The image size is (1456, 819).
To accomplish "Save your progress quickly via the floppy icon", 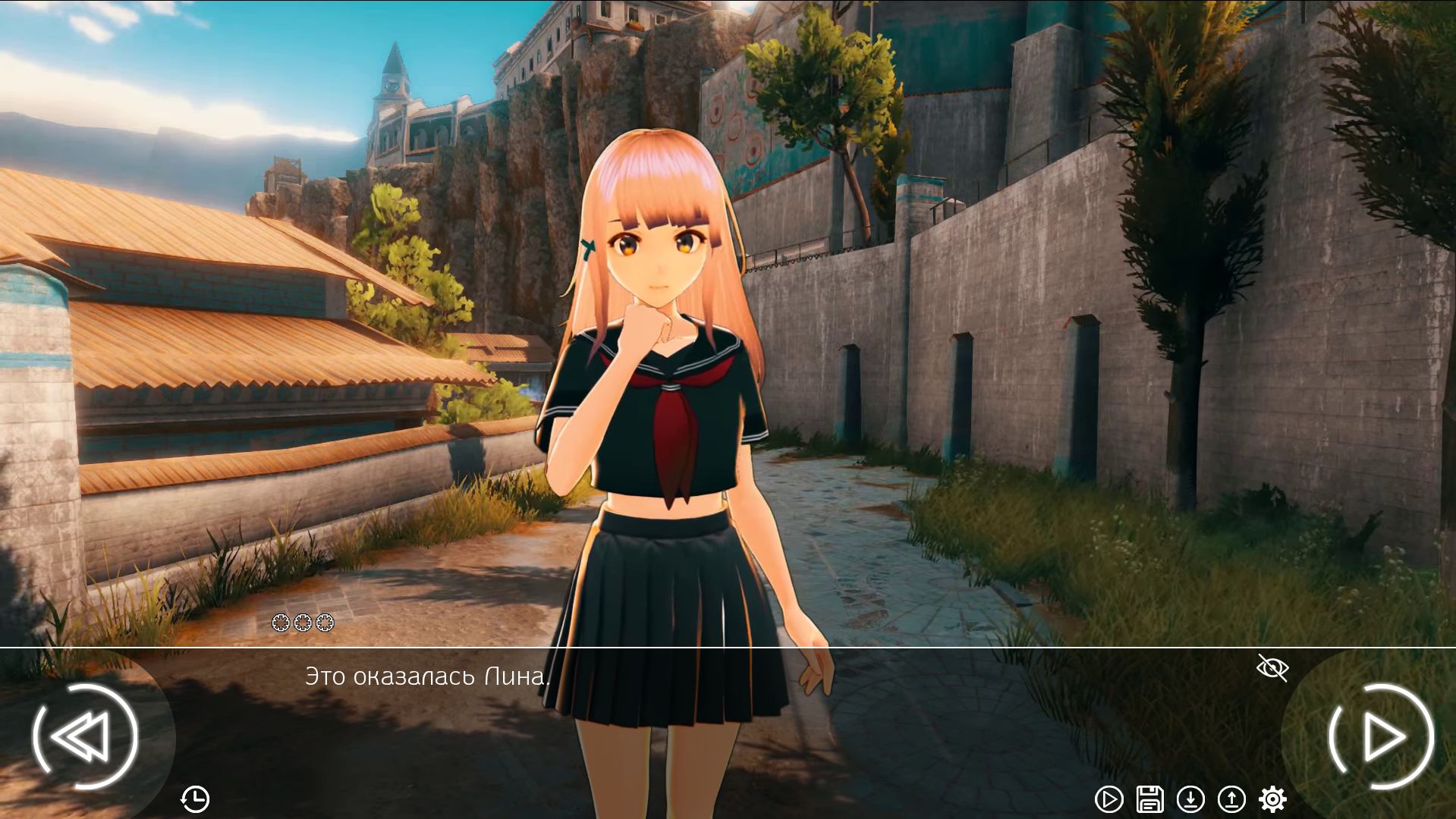I will 1150,797.
